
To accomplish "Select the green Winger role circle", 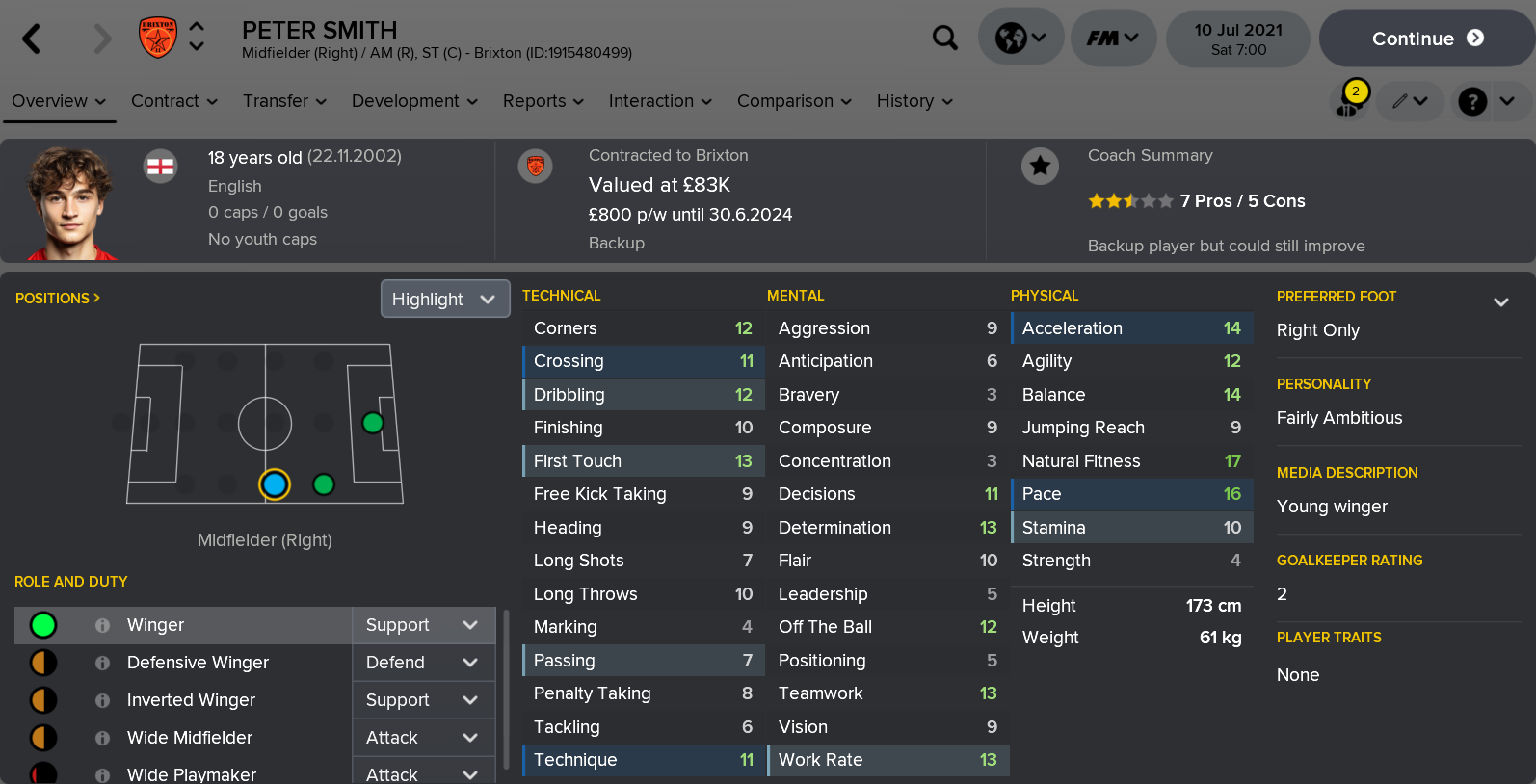I will coord(42,625).
